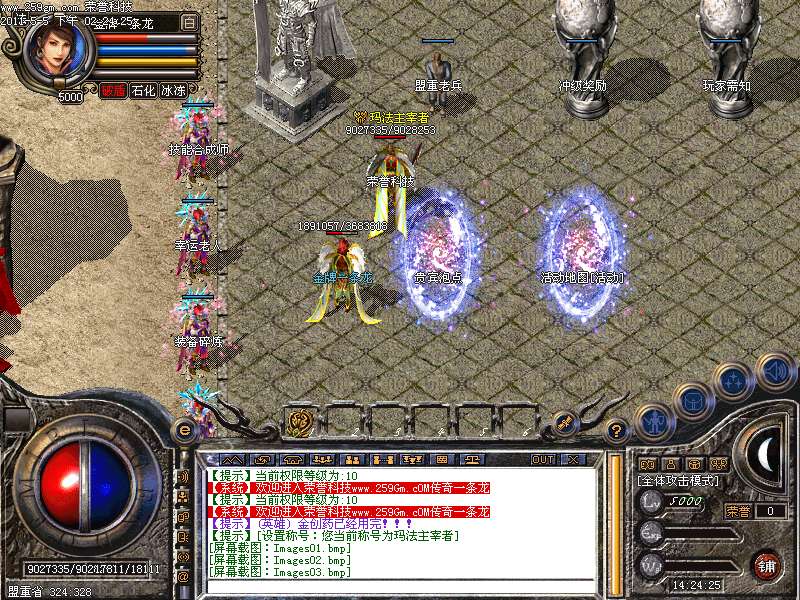Click the 荣誉 honor label
The width and height of the screenshot is (800, 600).
737,511
